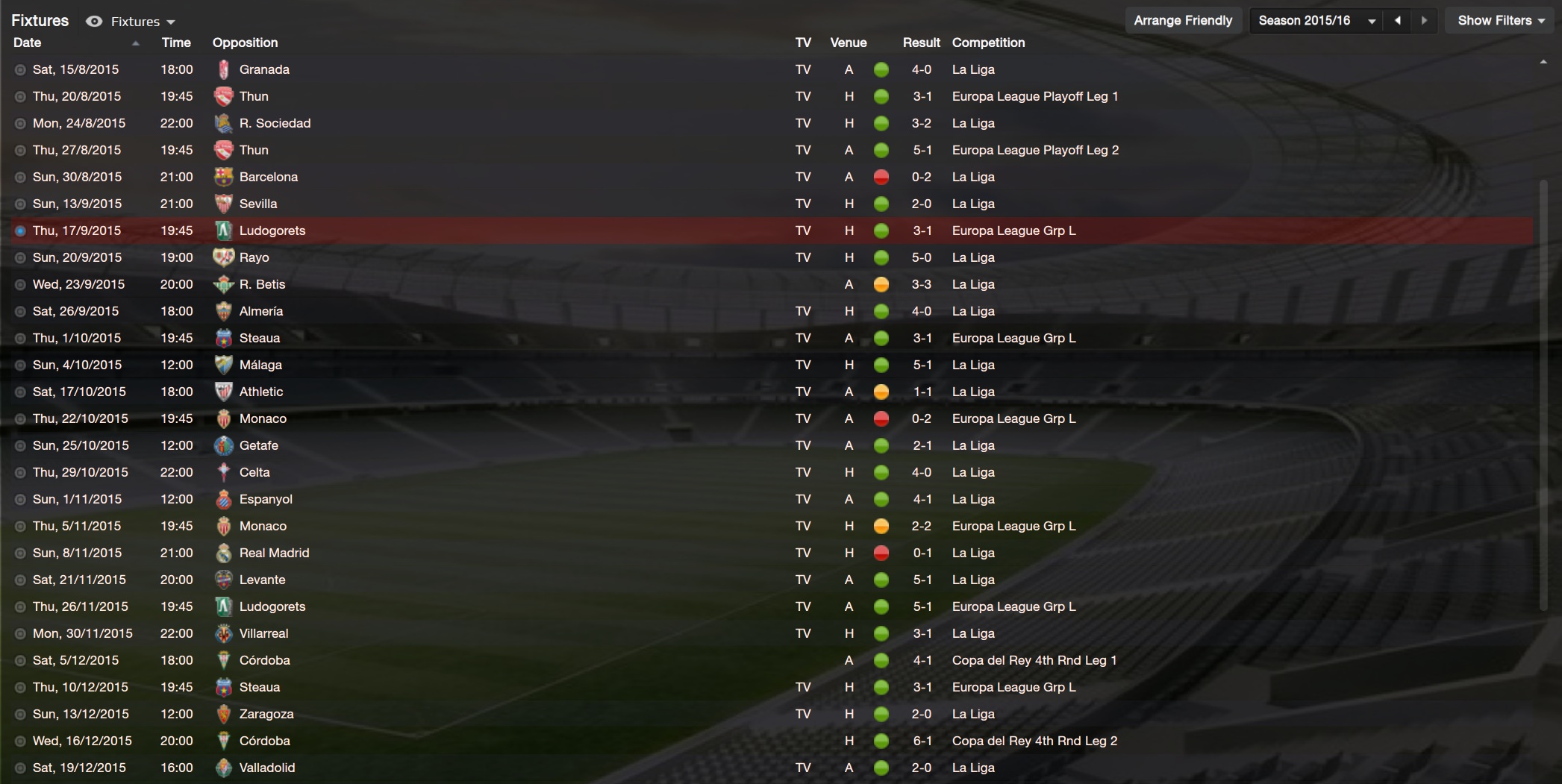This screenshot has height=784, width=1562.
Task: Open the Málaga 5-1 fixture row
Action: point(260,365)
